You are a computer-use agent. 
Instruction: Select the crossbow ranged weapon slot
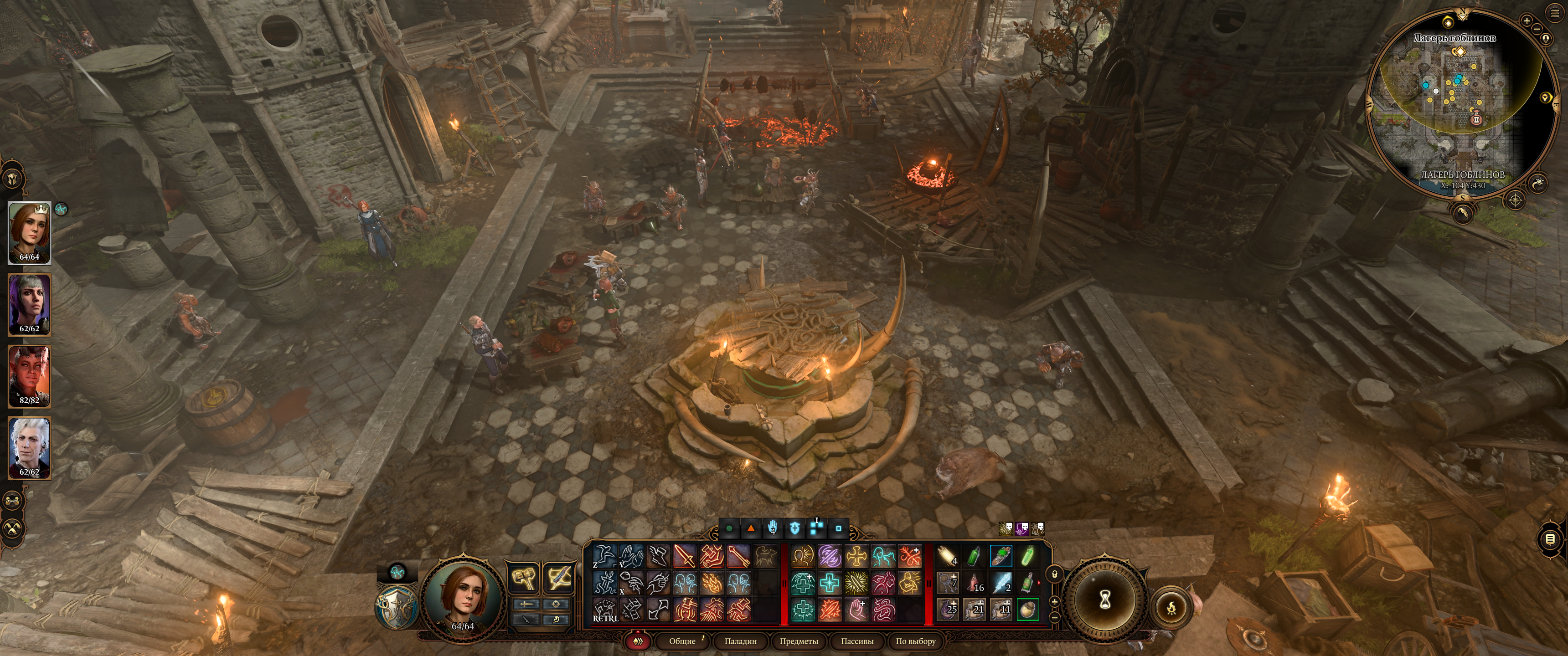pyautogui.click(x=558, y=578)
